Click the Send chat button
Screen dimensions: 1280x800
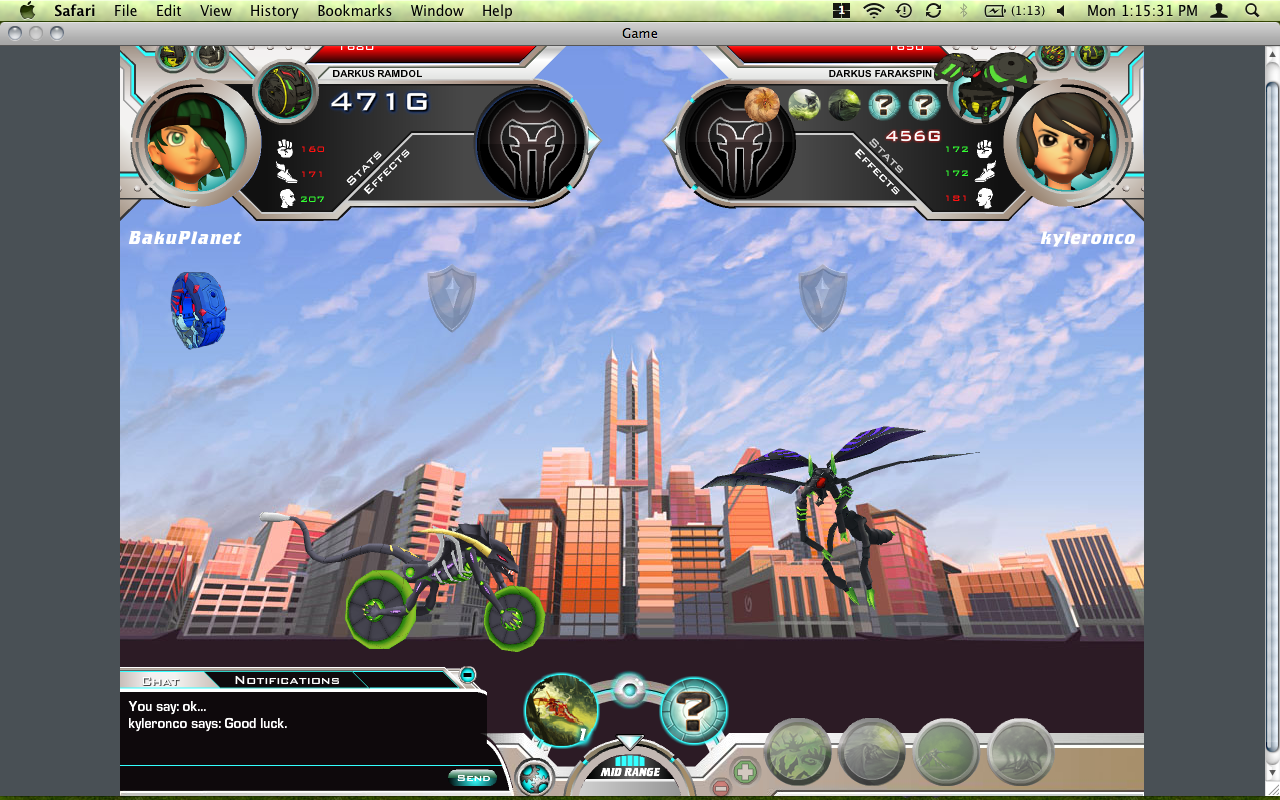[x=473, y=778]
